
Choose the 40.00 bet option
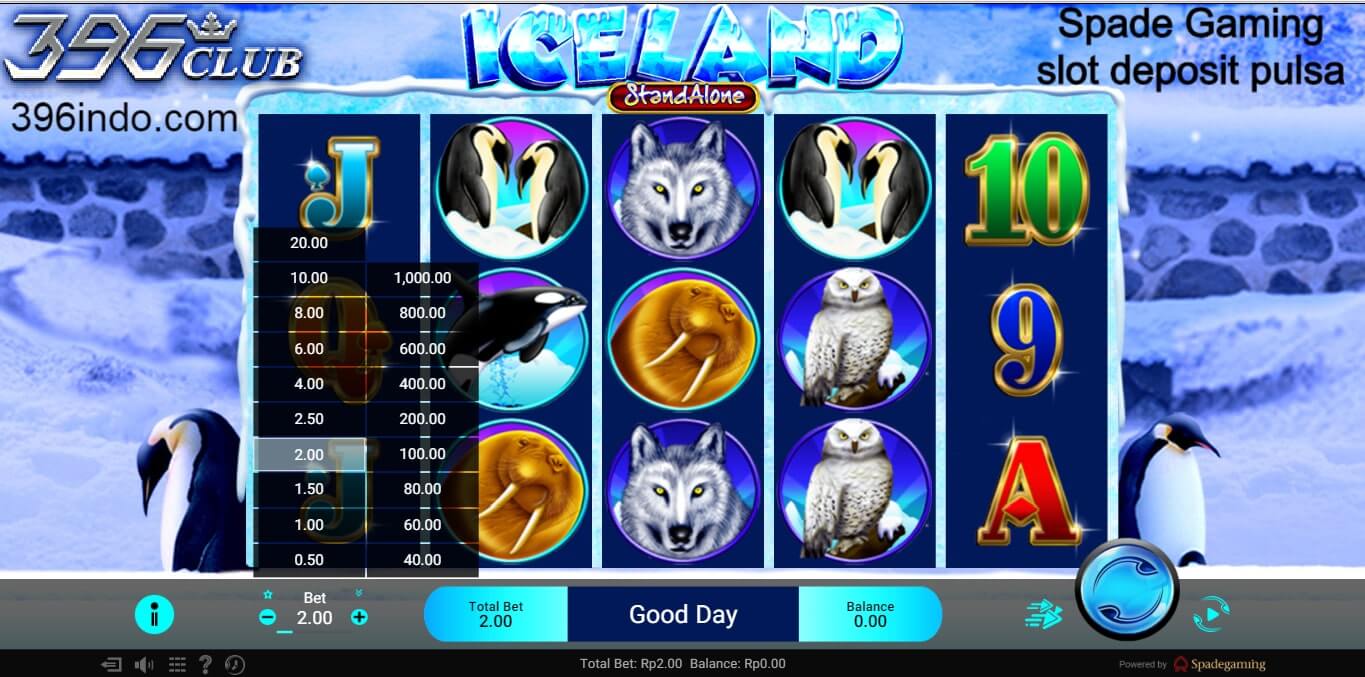point(422,560)
